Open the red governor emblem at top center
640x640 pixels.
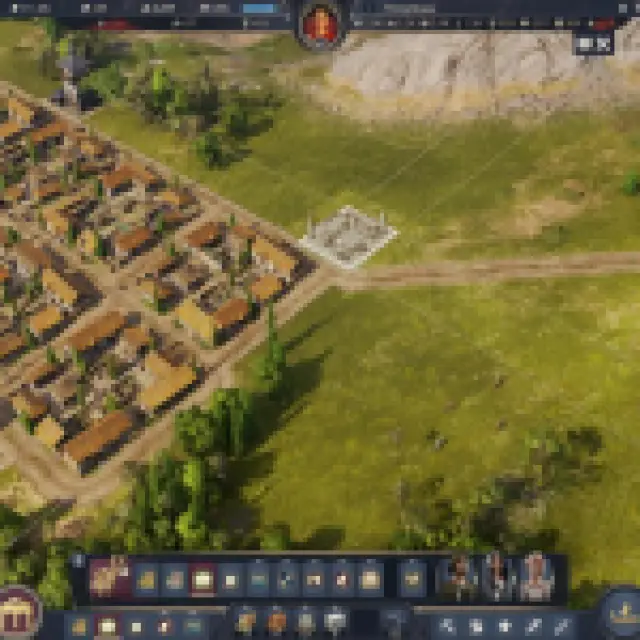(x=320, y=24)
